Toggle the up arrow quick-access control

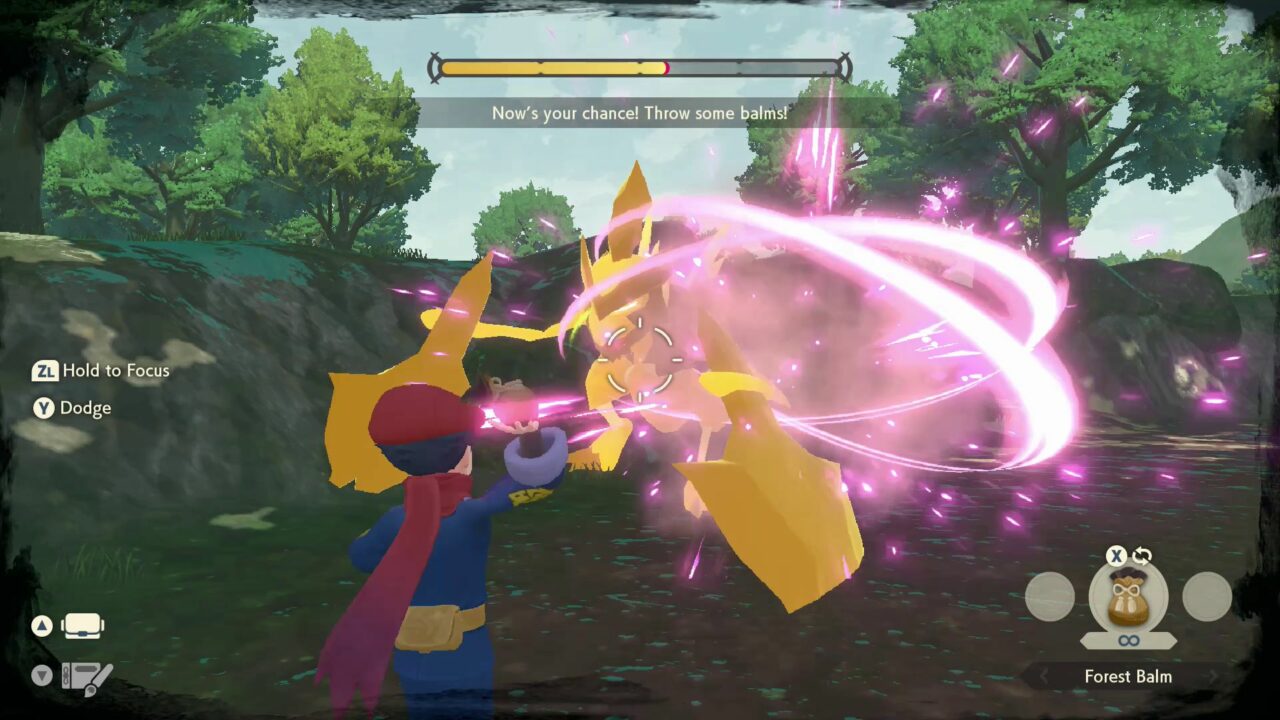click(42, 625)
